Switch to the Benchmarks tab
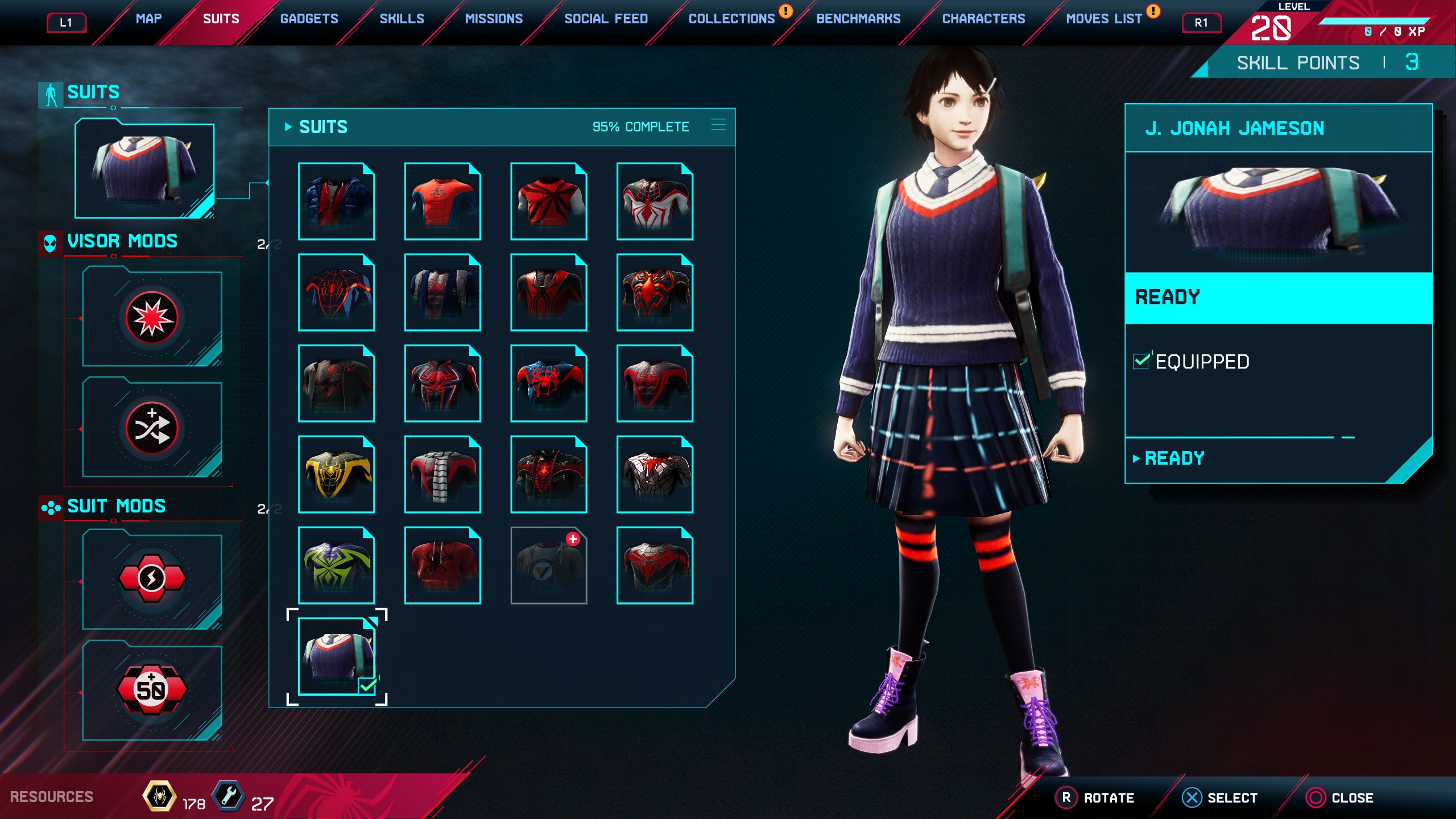1456x819 pixels. click(x=858, y=19)
